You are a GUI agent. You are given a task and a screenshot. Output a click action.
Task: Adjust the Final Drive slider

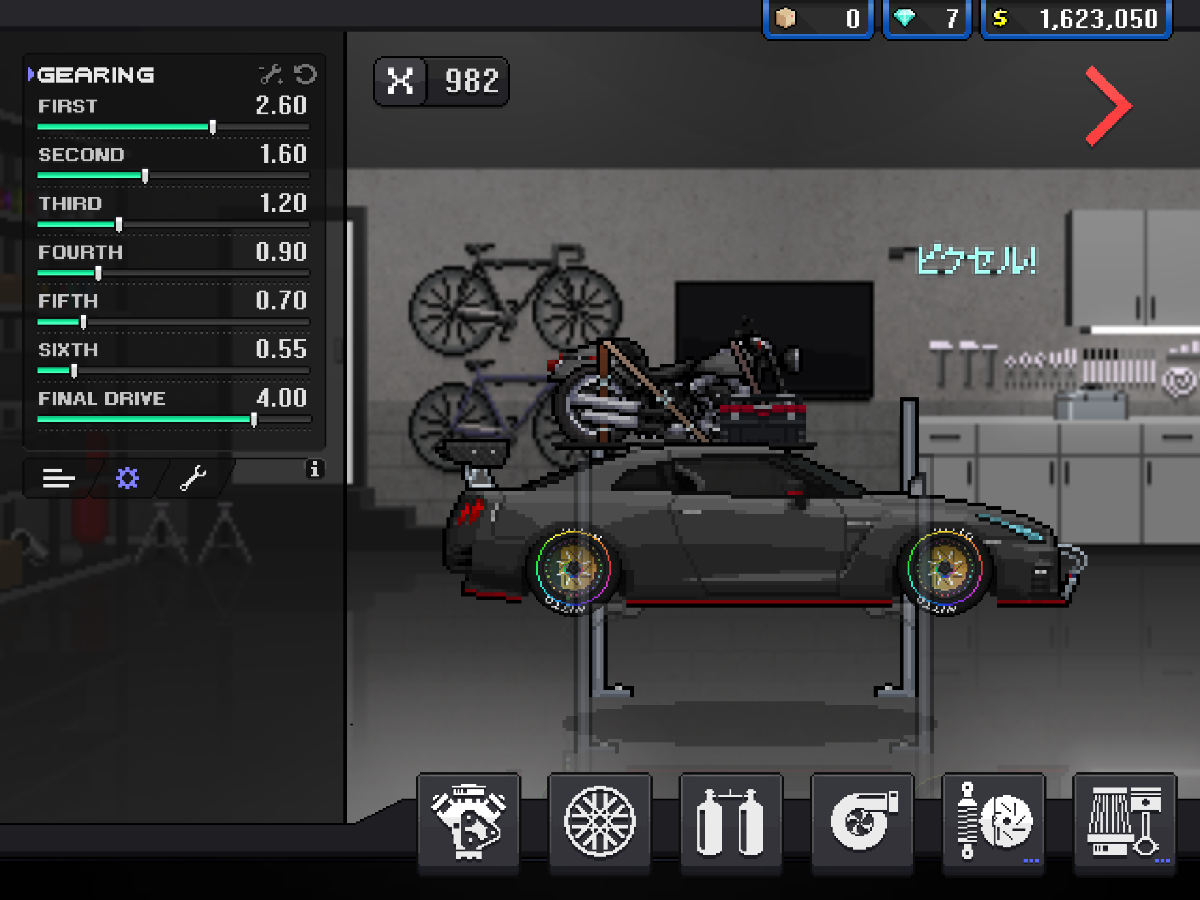pyautogui.click(x=254, y=420)
